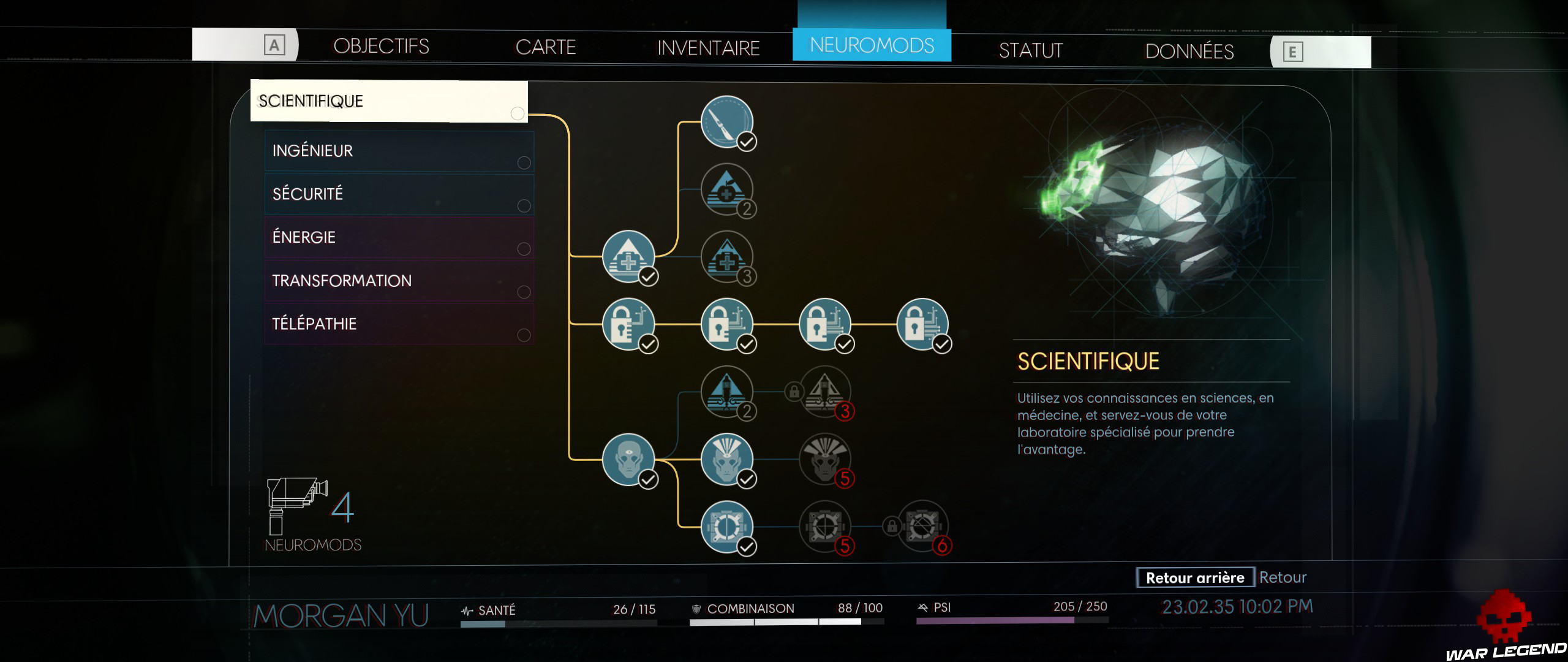
Task: Choose the medkit skill node costing 3
Action: pos(726,257)
